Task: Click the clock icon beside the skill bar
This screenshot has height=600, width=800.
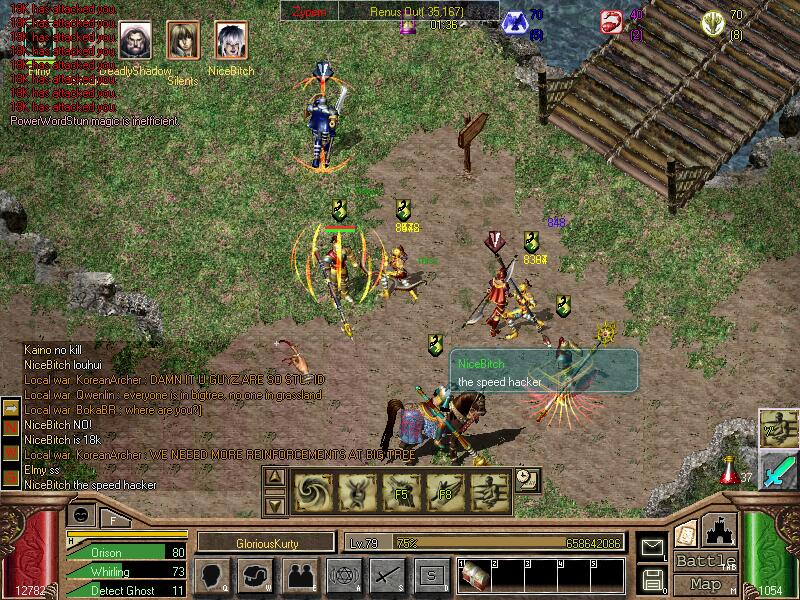Action: coord(526,481)
